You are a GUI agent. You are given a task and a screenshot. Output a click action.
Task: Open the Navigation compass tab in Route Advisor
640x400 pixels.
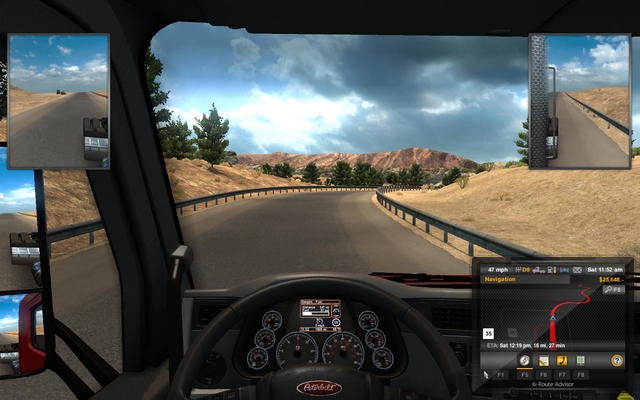click(525, 360)
